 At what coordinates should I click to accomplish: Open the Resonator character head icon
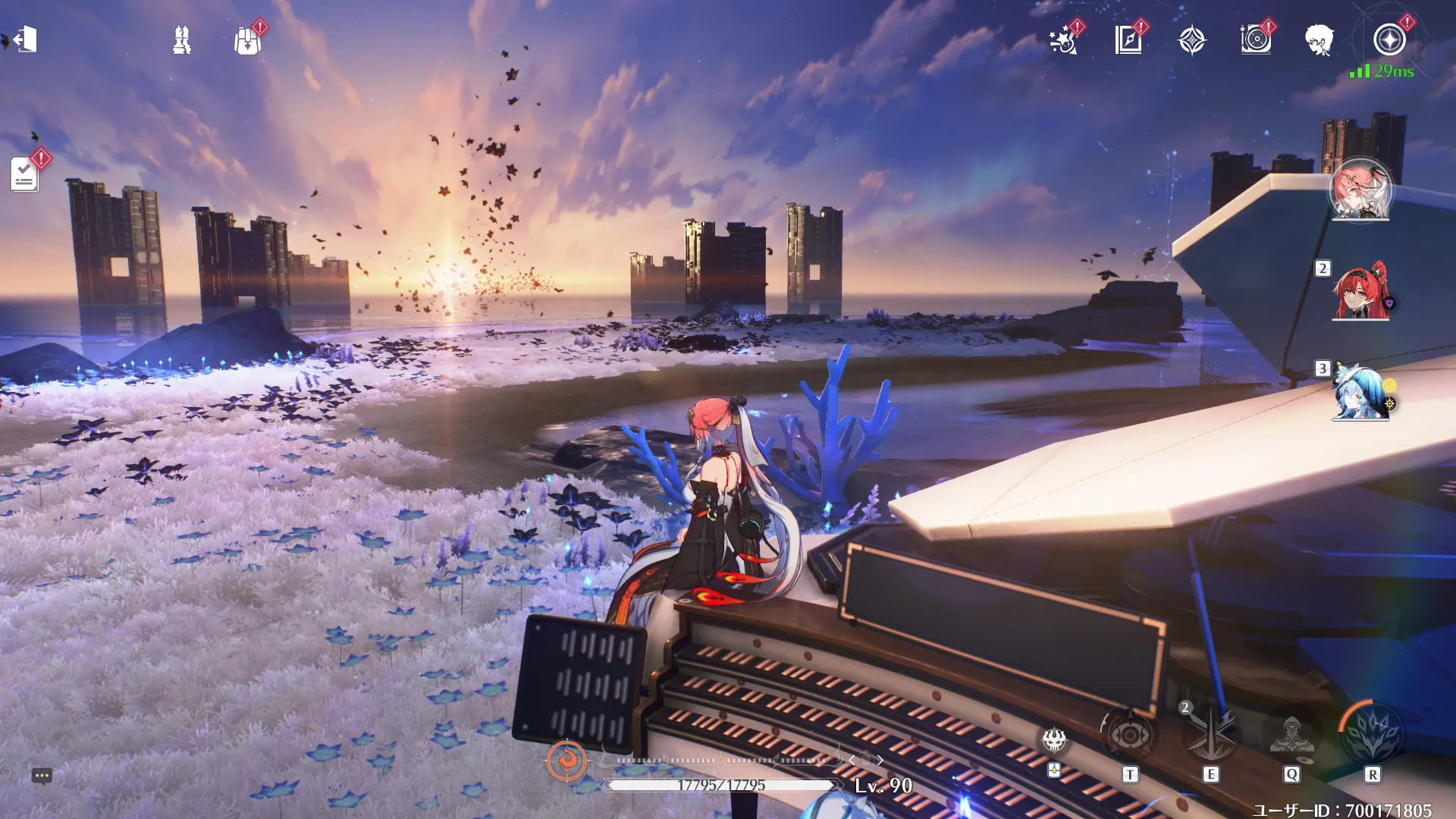click(x=1319, y=40)
